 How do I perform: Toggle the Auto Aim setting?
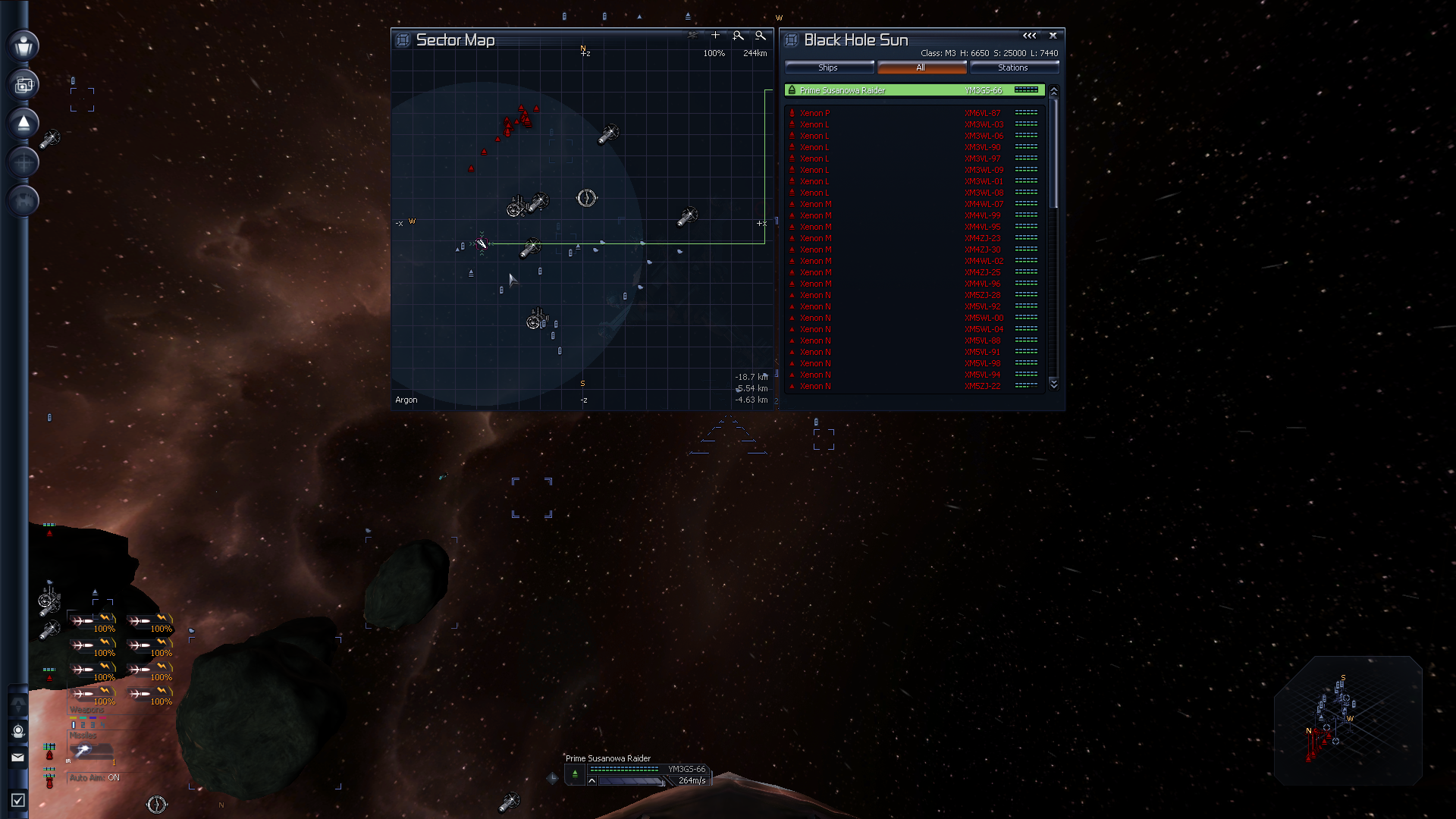click(x=95, y=777)
